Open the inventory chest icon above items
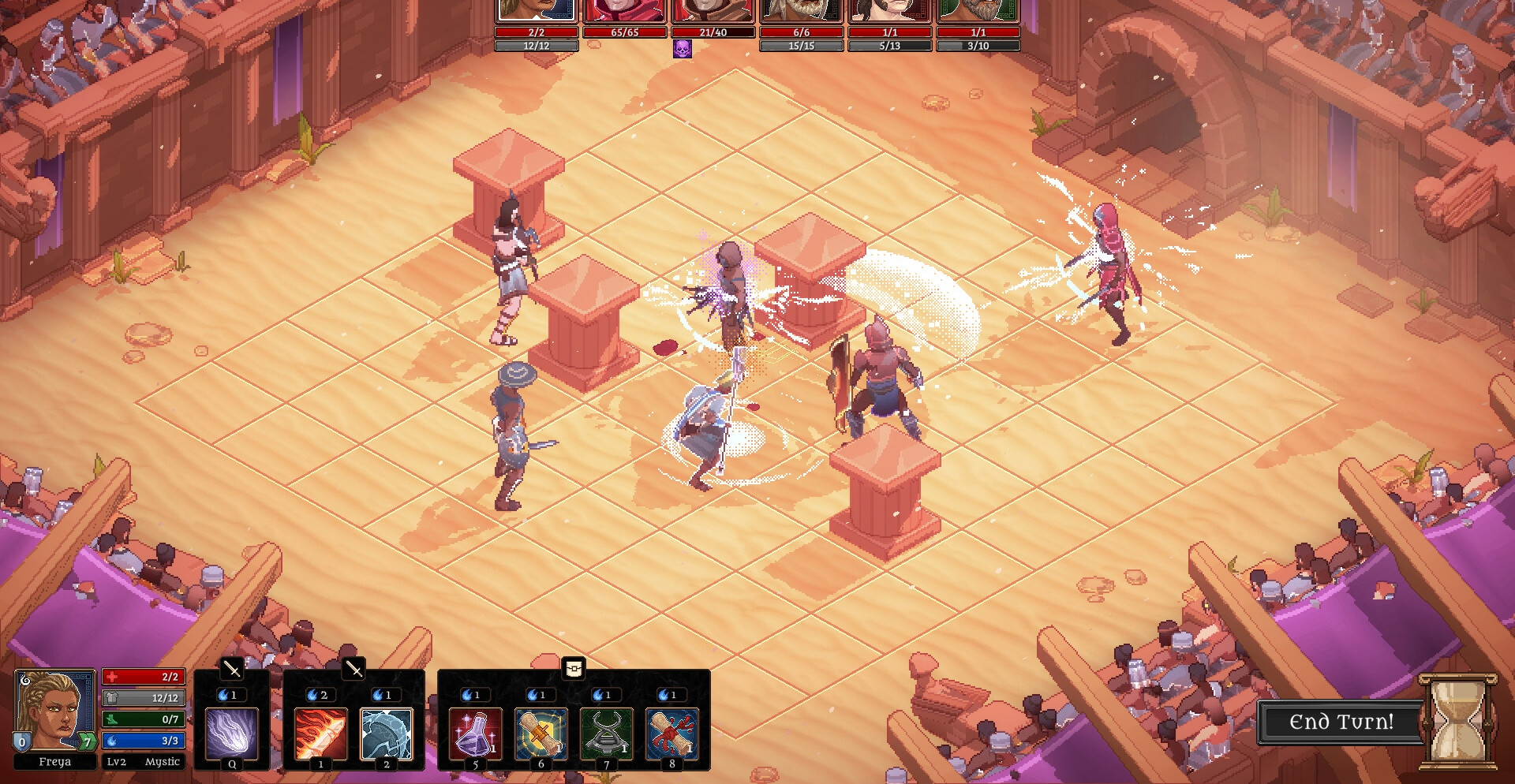Screen dimensions: 1515x784 (574, 669)
